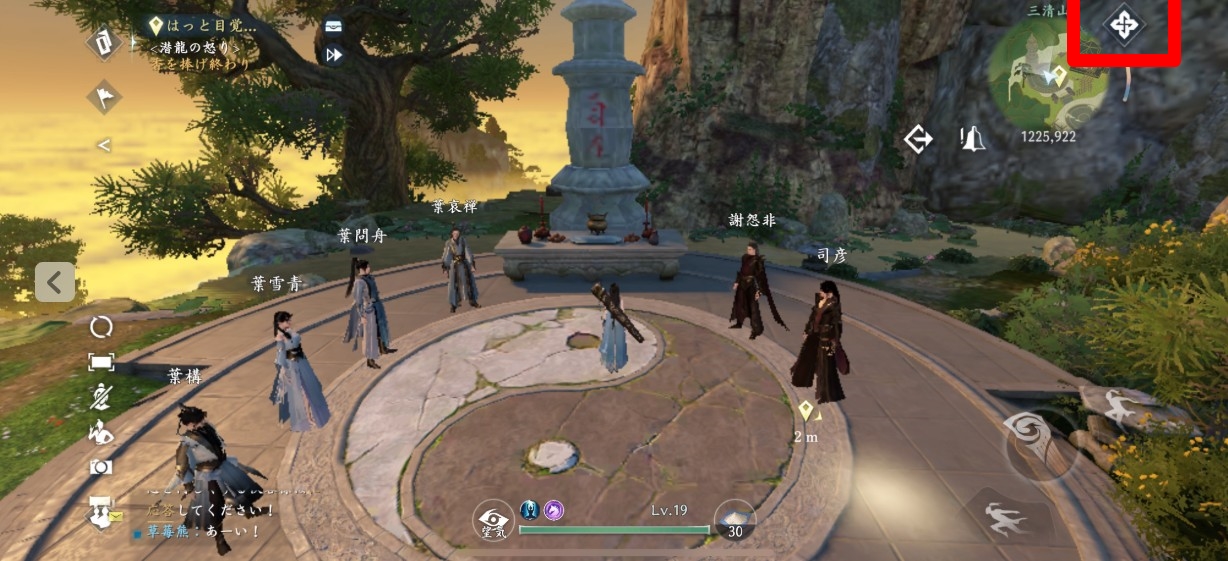Tap the circular refresh arrows icon
Viewport: 1228px width, 561px height.
pos(101,327)
